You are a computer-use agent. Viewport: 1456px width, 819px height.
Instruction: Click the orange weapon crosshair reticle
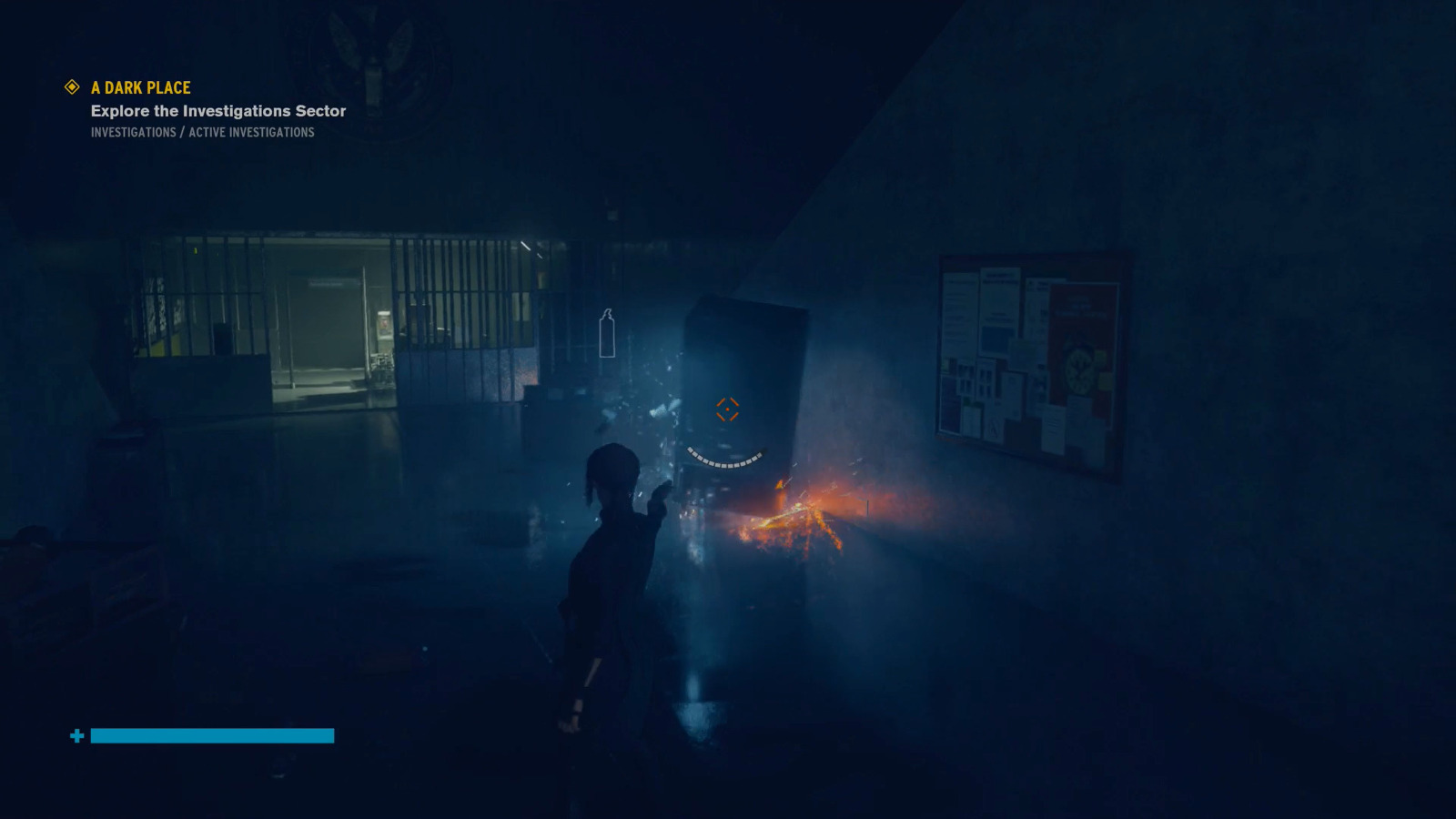[725, 411]
